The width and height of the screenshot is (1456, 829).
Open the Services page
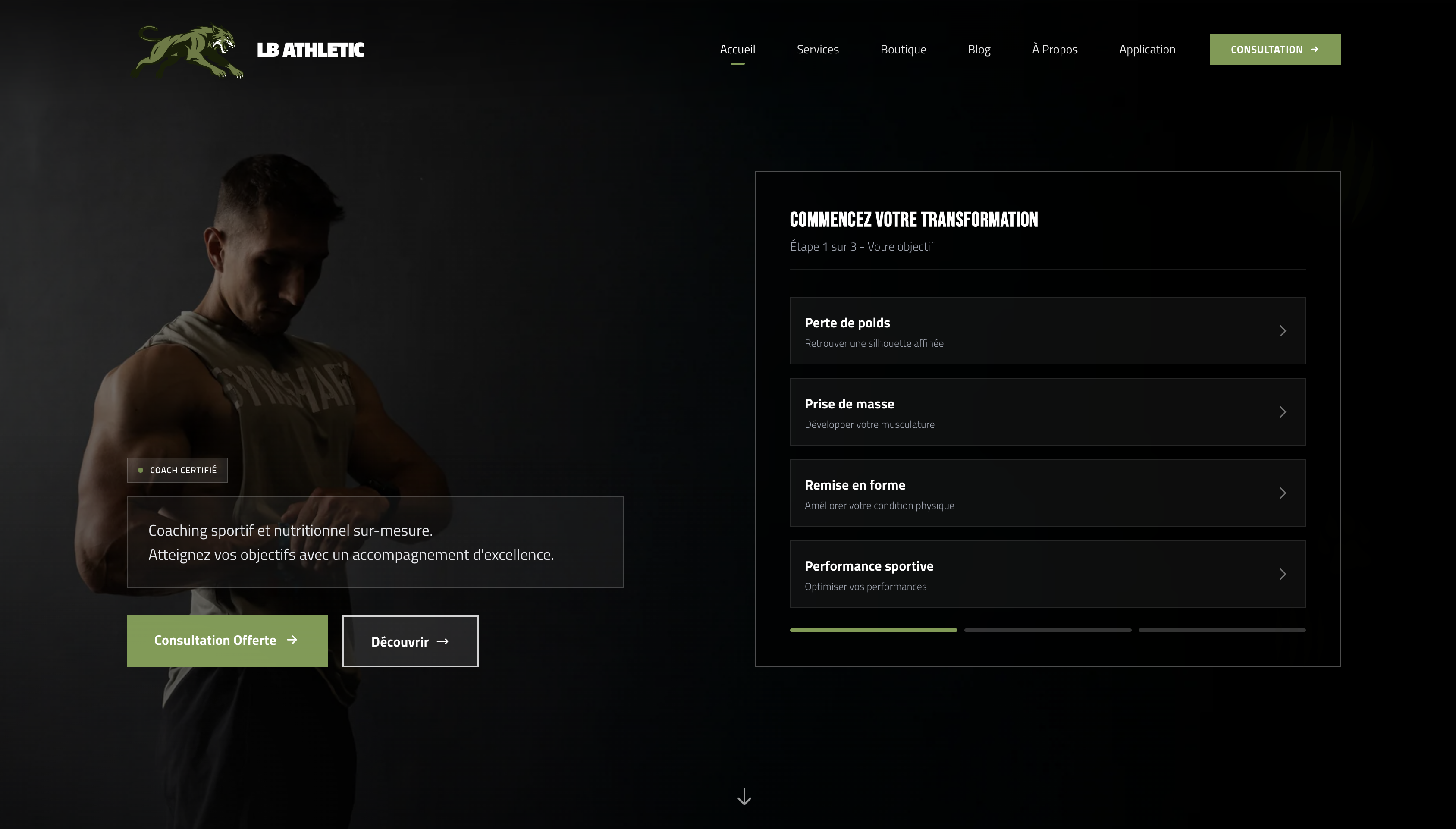tap(817, 50)
